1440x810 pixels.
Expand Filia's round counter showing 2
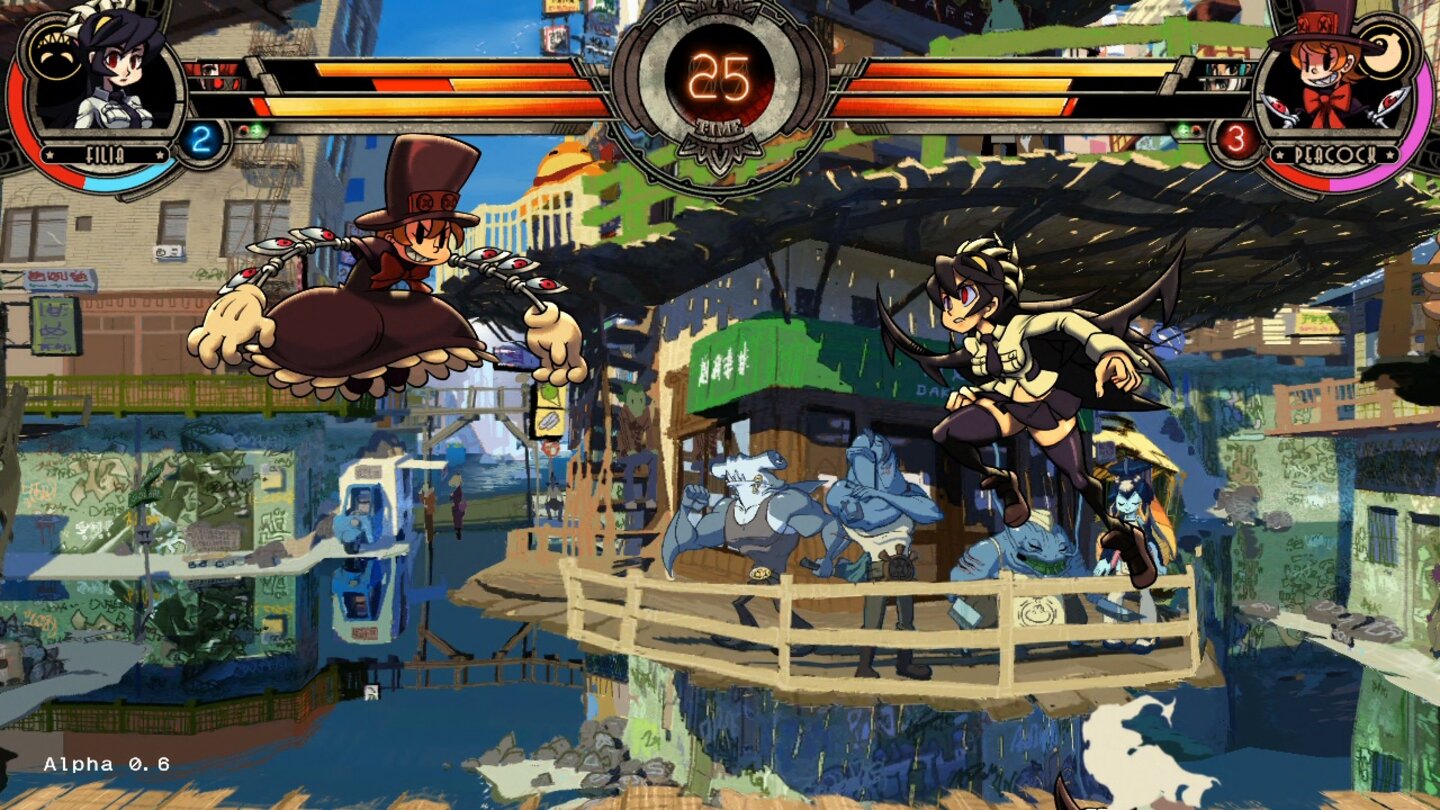click(200, 139)
